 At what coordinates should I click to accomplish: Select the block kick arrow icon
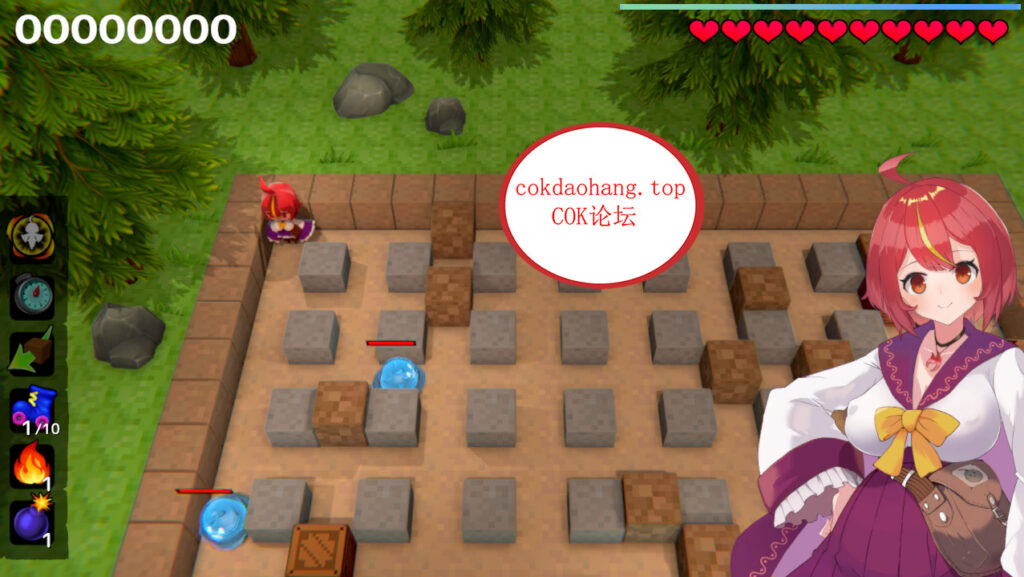click(32, 352)
